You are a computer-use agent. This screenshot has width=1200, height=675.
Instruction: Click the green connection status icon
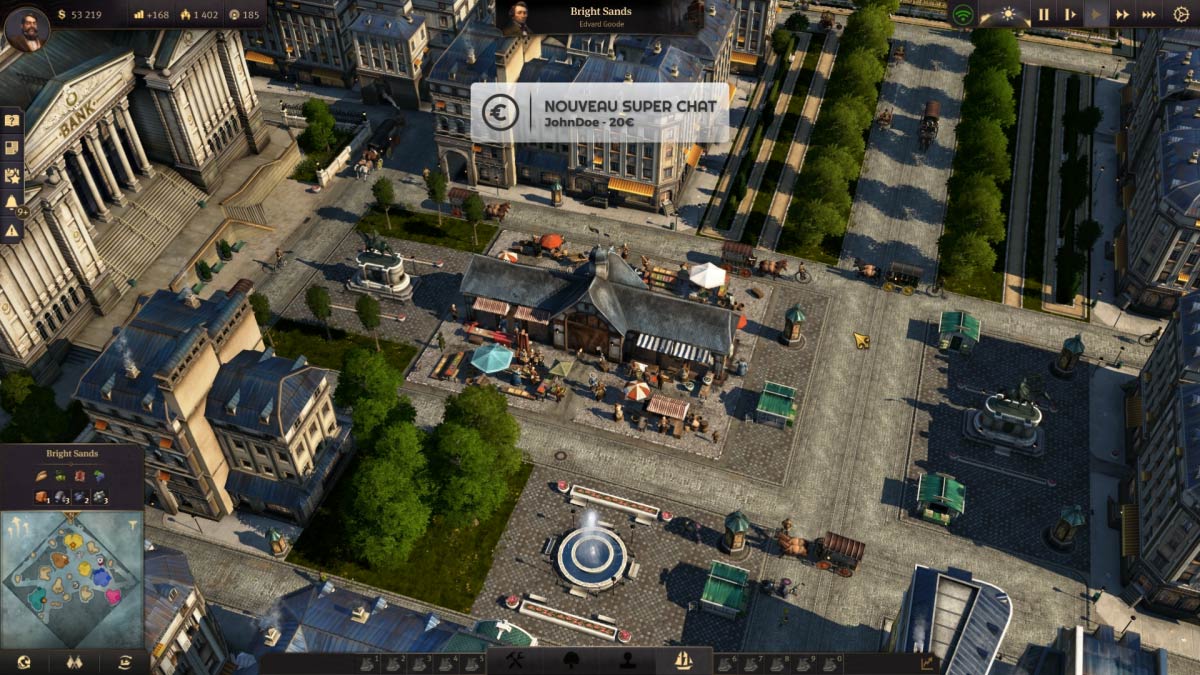(962, 15)
